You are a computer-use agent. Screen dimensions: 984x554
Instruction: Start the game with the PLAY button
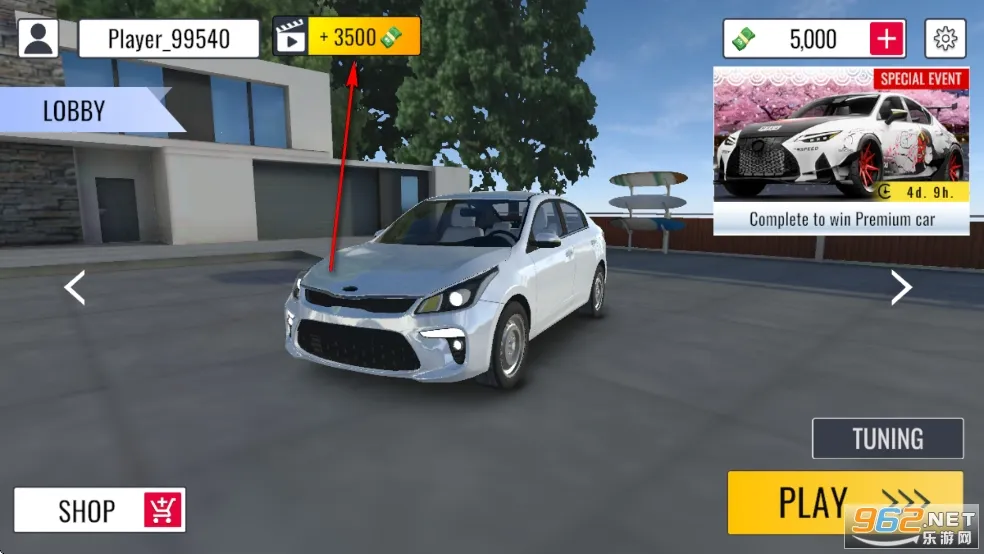click(x=845, y=502)
